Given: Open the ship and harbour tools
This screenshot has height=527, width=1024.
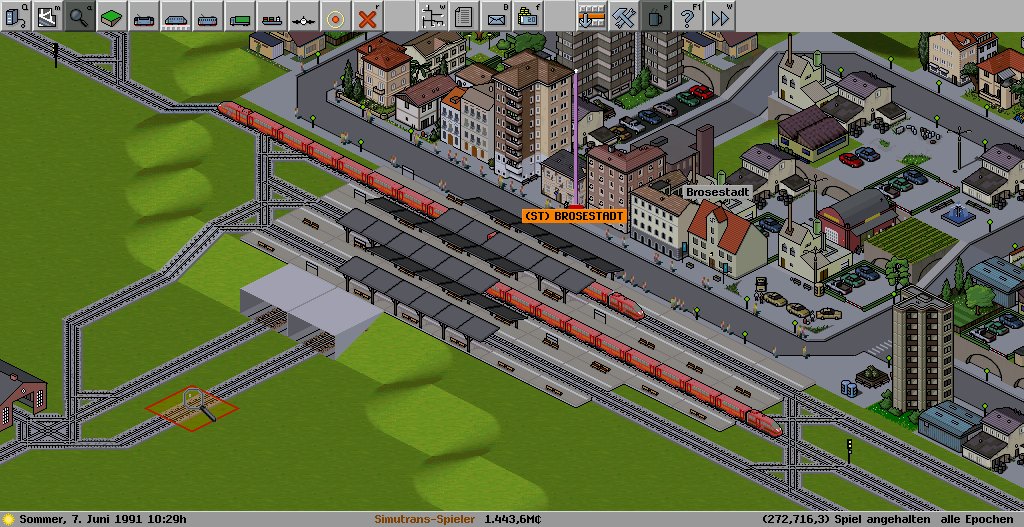Looking at the screenshot, I should click(271, 16).
